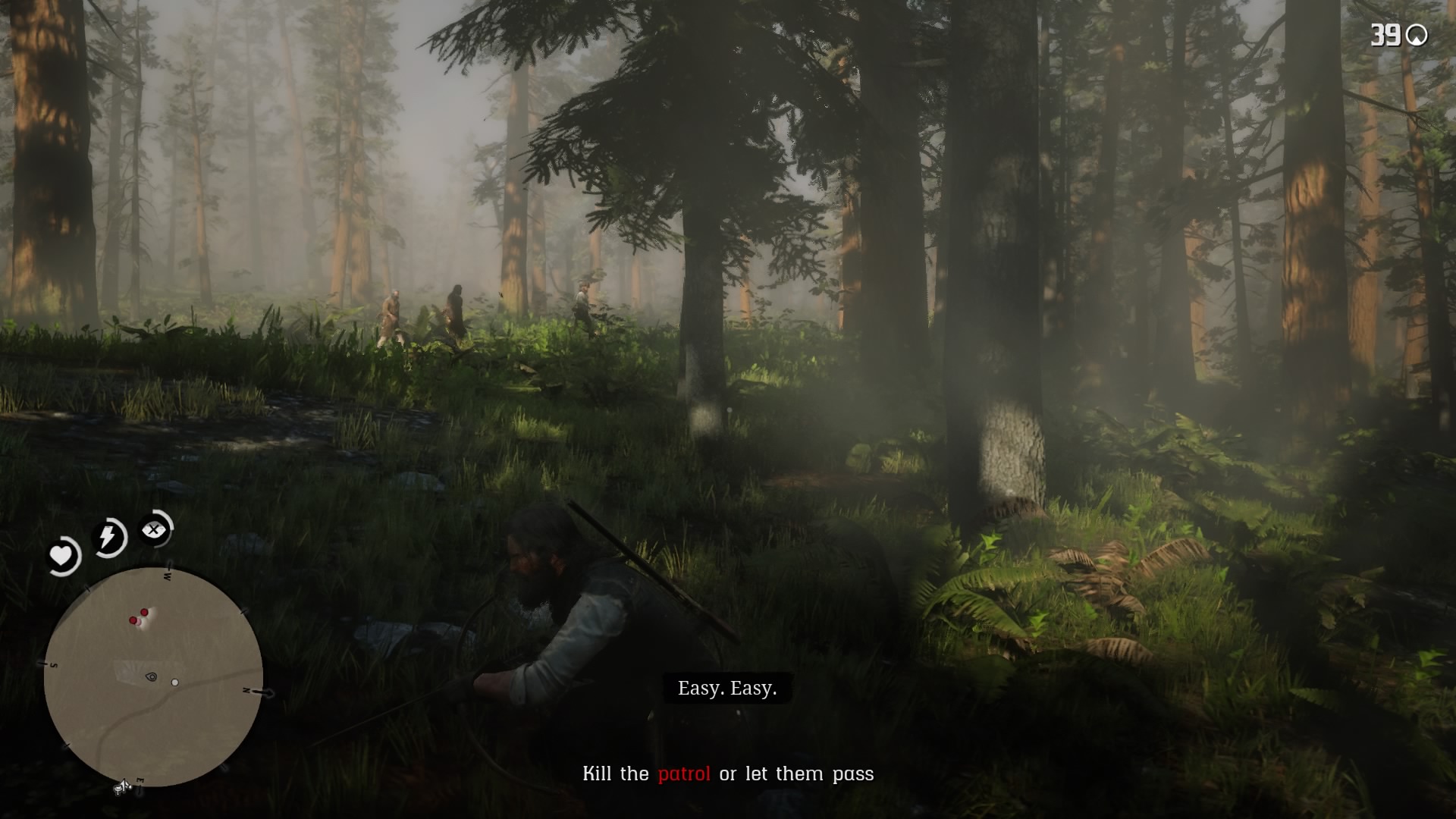The height and width of the screenshot is (819, 1456).
Task: Click the objective eye marker in the minimap center
Action: (x=151, y=676)
